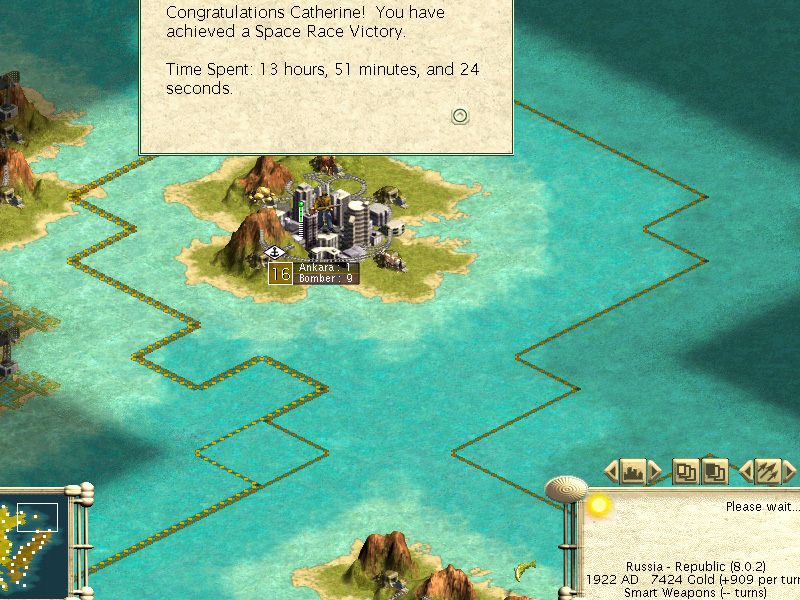Select the city skyline button
This screenshot has height=600, width=800.
click(x=631, y=470)
